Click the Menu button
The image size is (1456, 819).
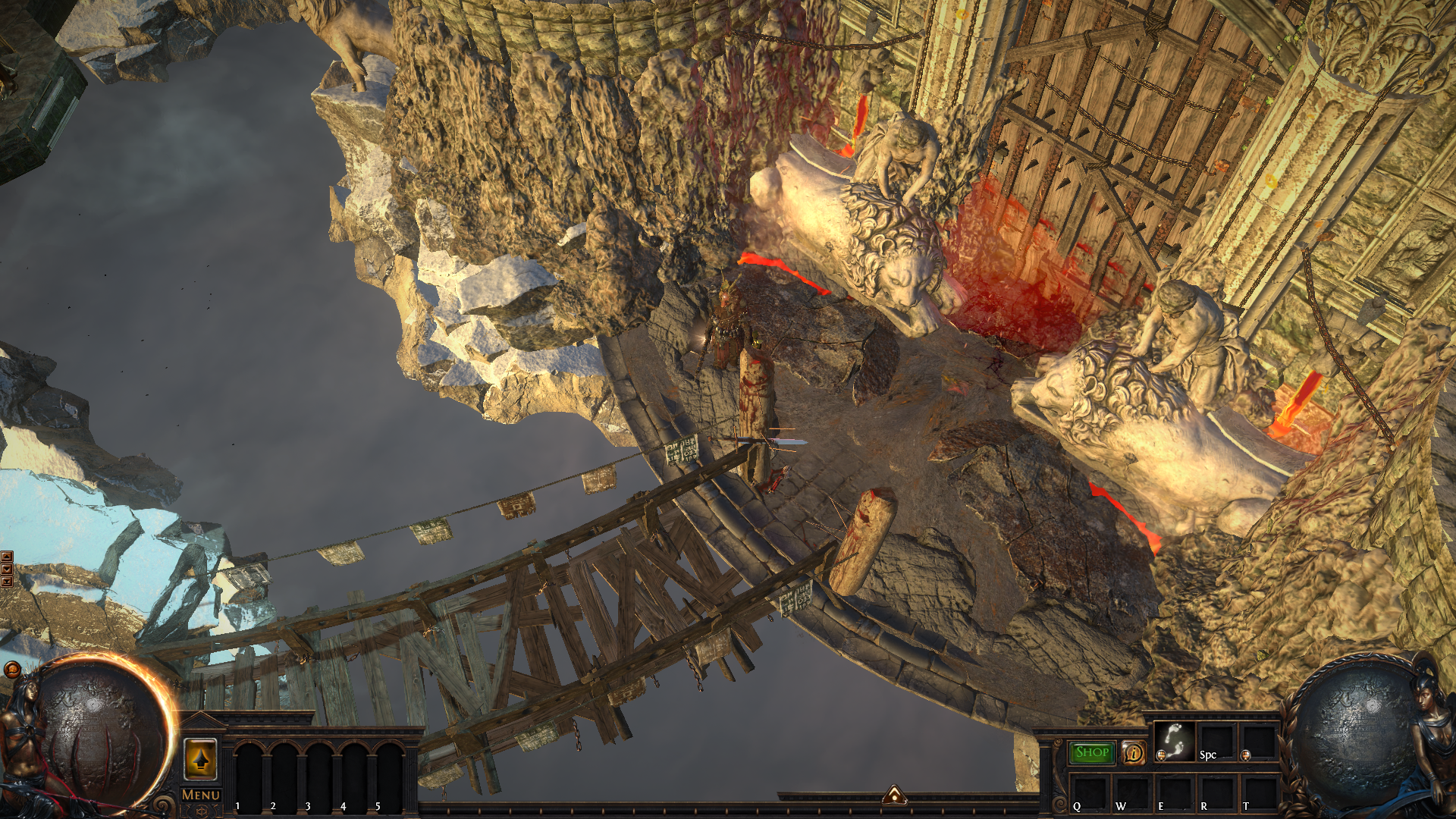tap(201, 795)
